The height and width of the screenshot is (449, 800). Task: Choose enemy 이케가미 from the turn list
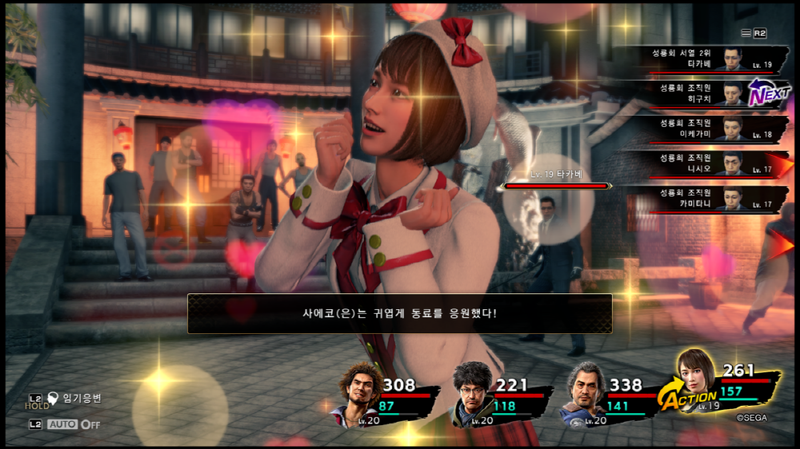click(x=700, y=129)
